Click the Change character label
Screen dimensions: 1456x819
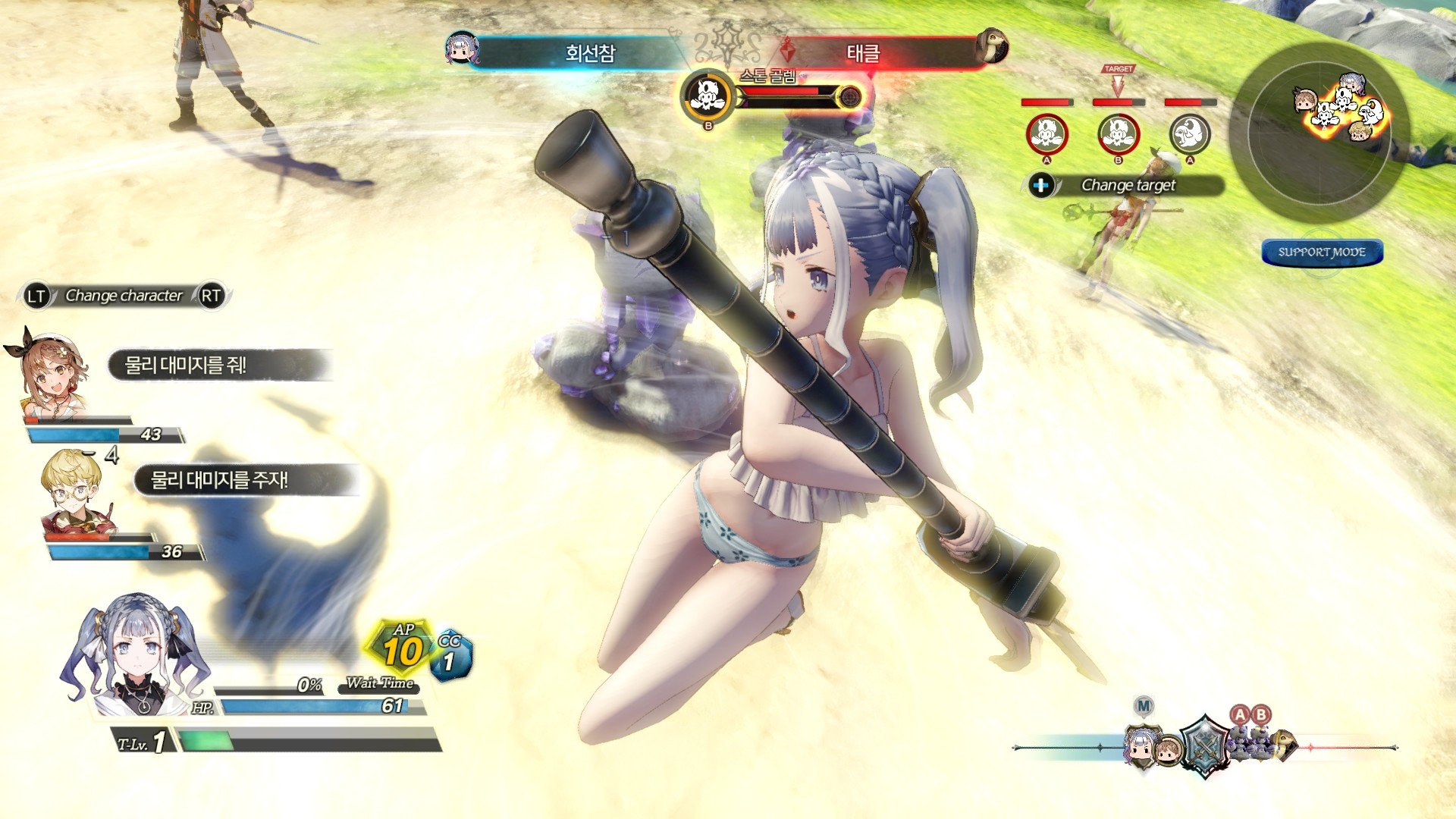pos(124,296)
